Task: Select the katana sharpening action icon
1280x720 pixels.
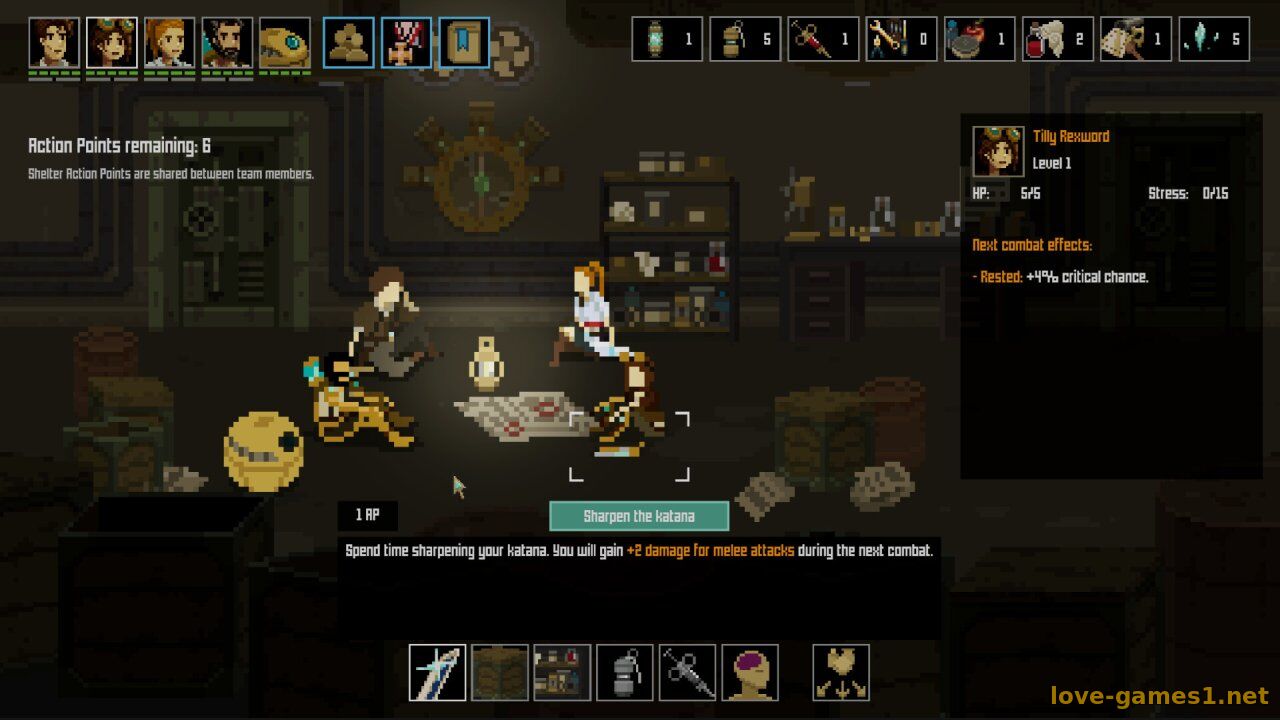Action: [437, 673]
